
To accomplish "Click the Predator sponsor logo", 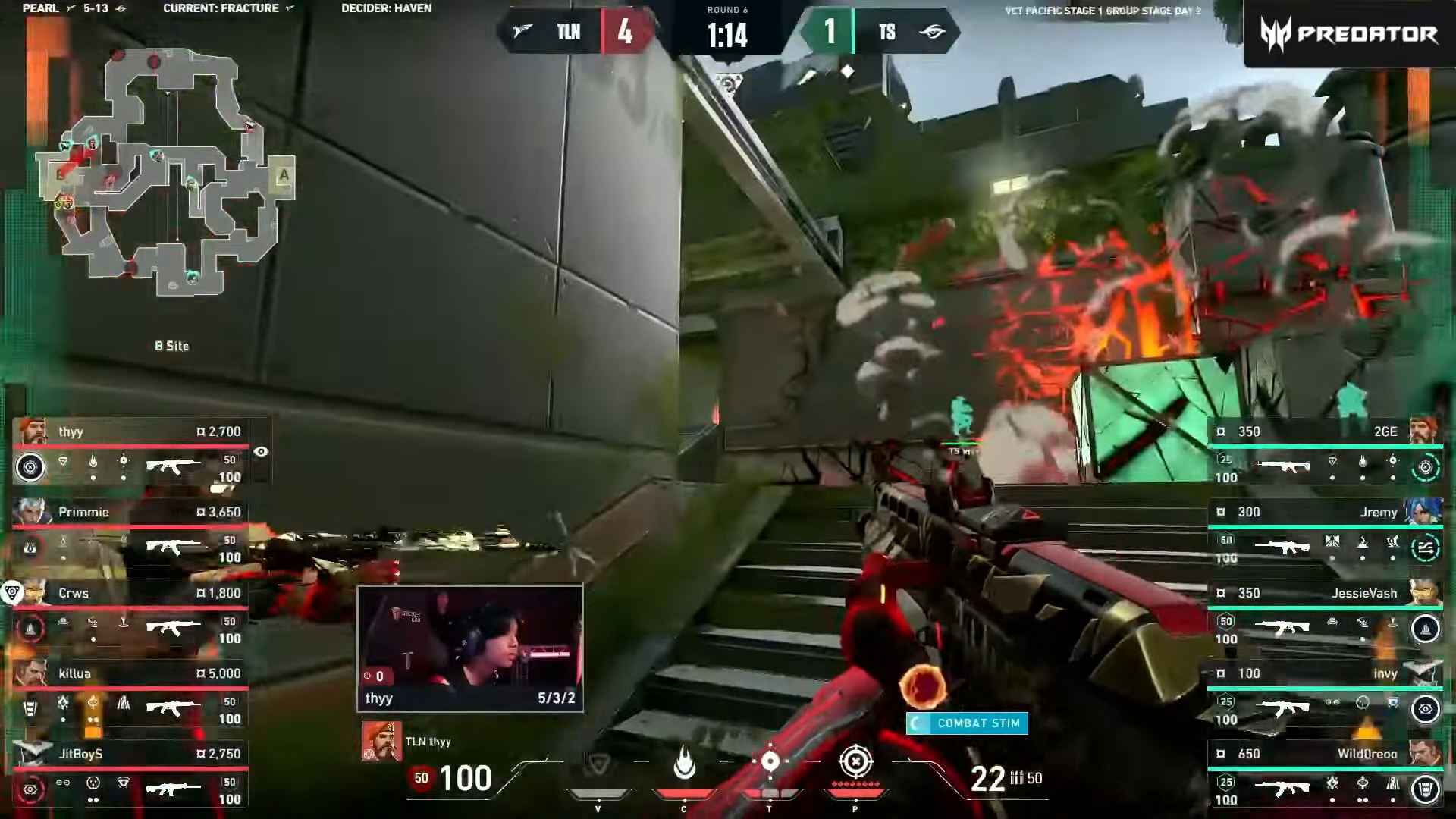I will coord(1349,34).
